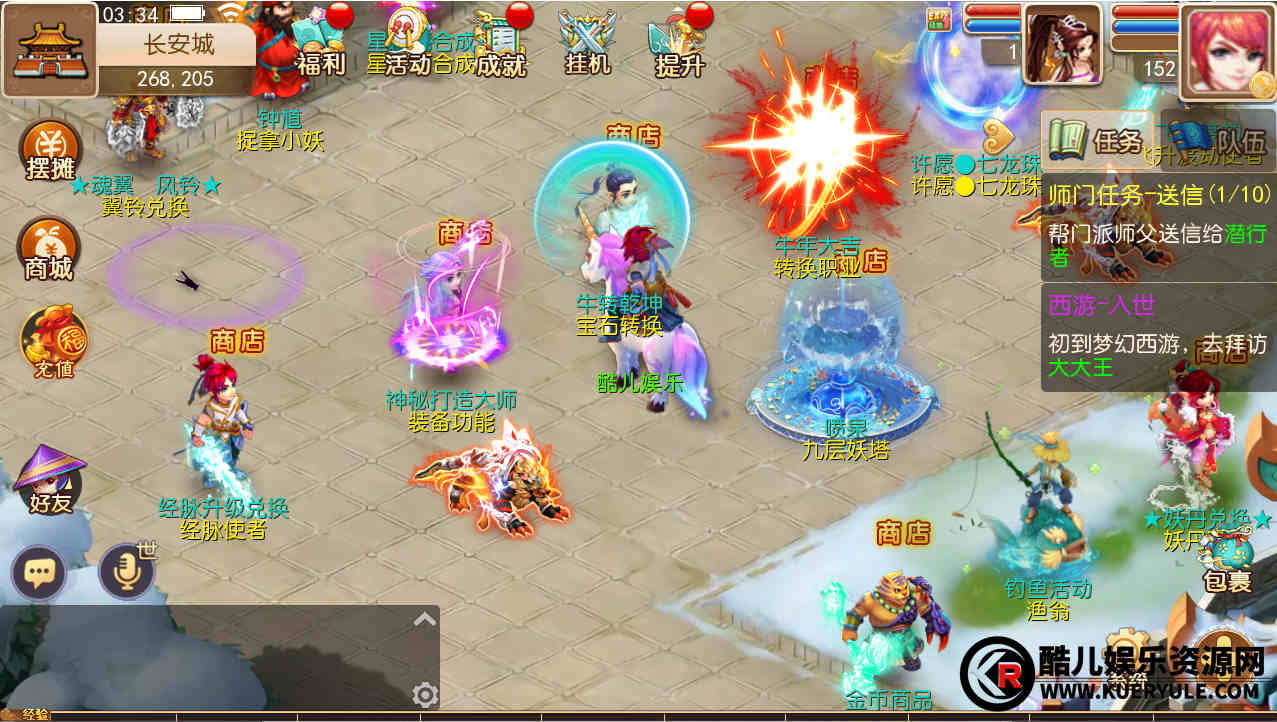1277x722 pixels.
Task: Open the 摆摊 stall button
Action: [49, 153]
